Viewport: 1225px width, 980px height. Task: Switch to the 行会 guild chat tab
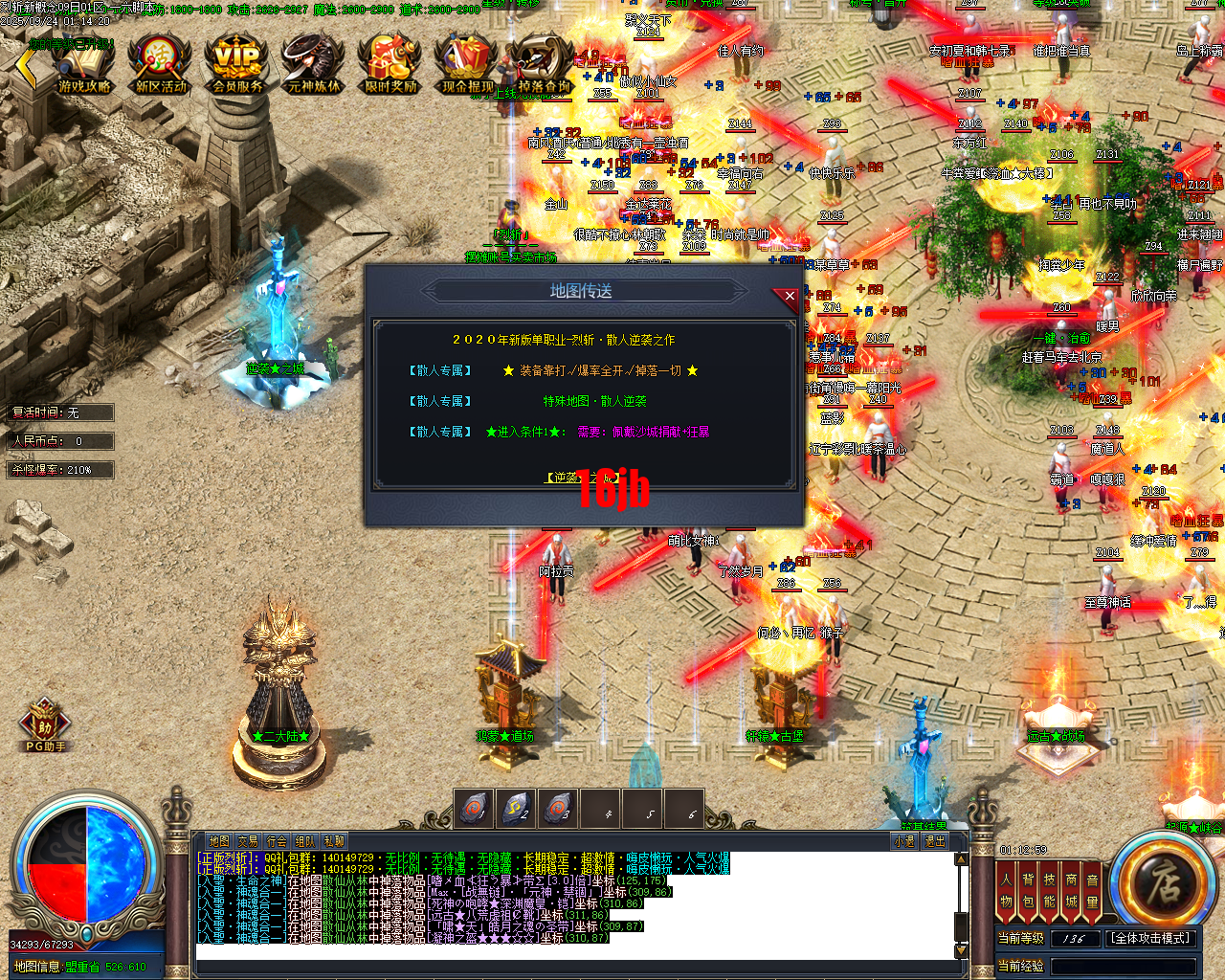click(x=277, y=839)
